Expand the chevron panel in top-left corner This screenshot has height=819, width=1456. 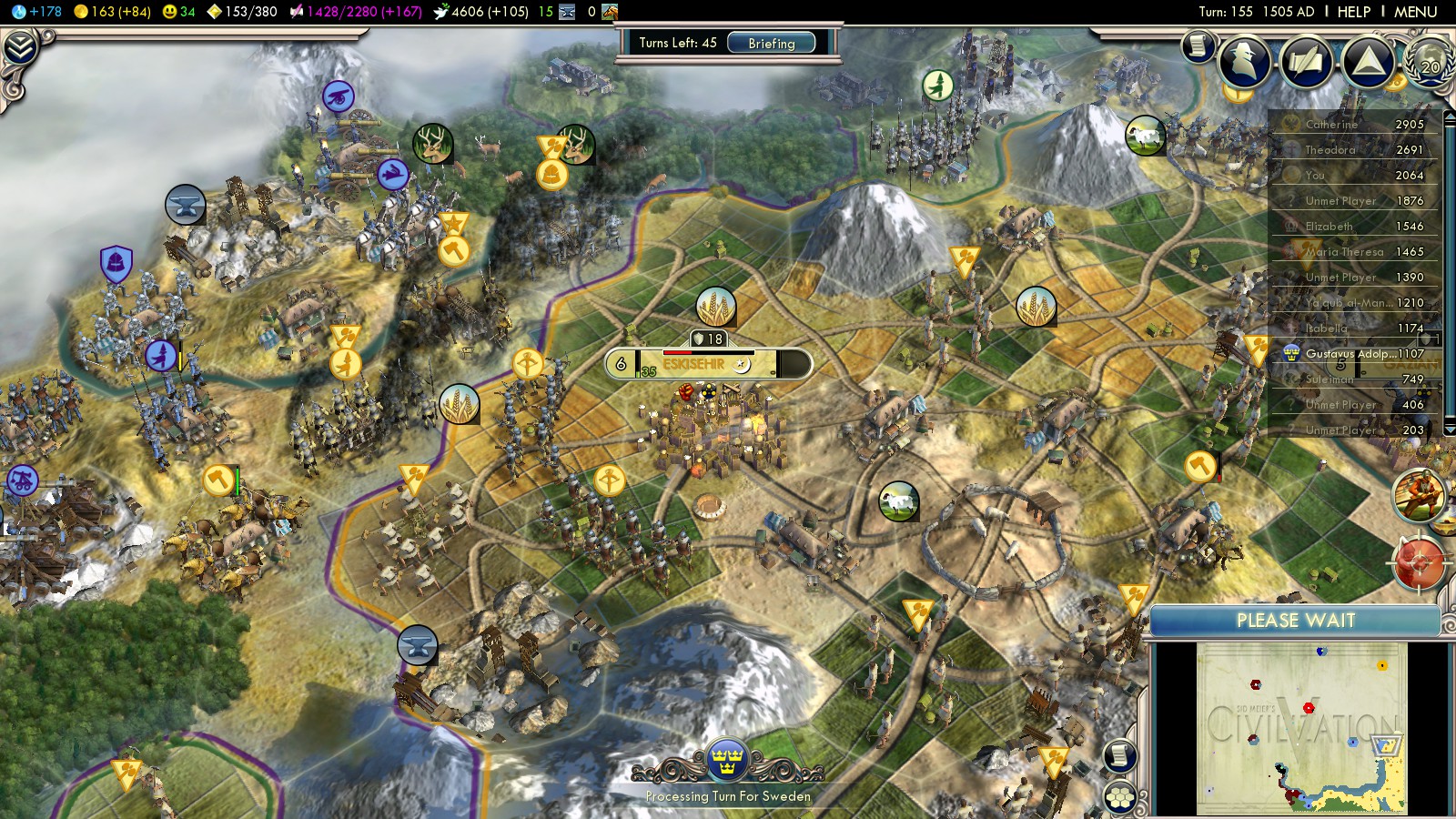pos(20,47)
